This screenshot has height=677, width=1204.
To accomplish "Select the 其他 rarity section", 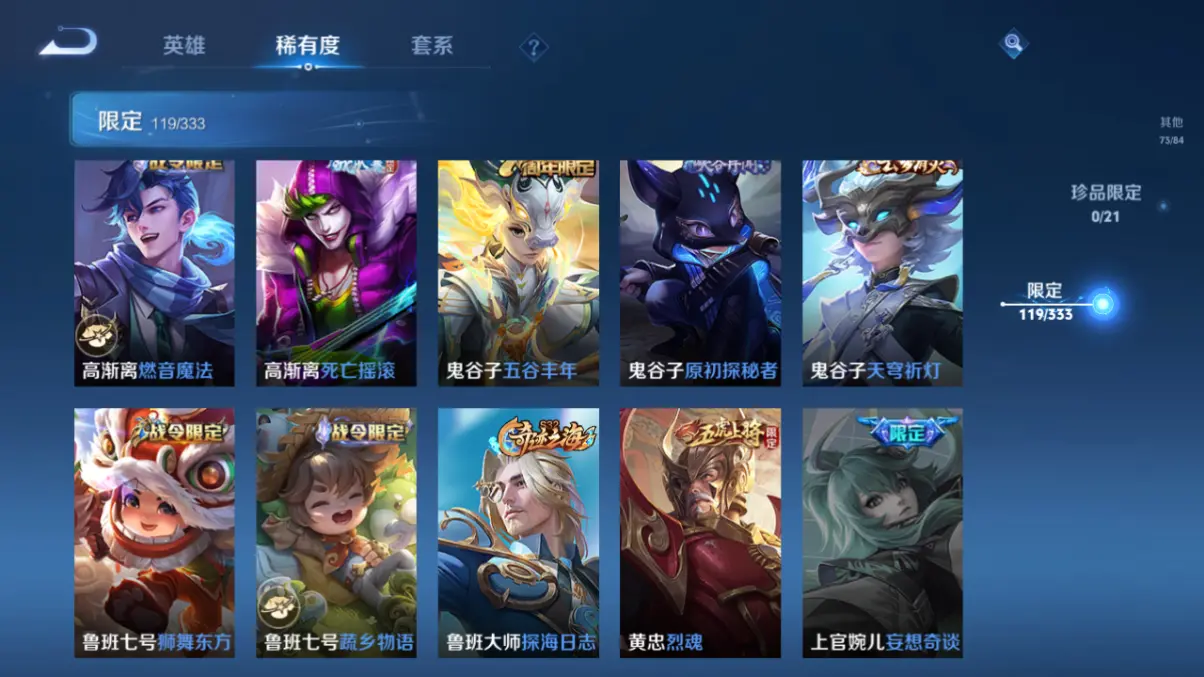I will (x=1171, y=130).
